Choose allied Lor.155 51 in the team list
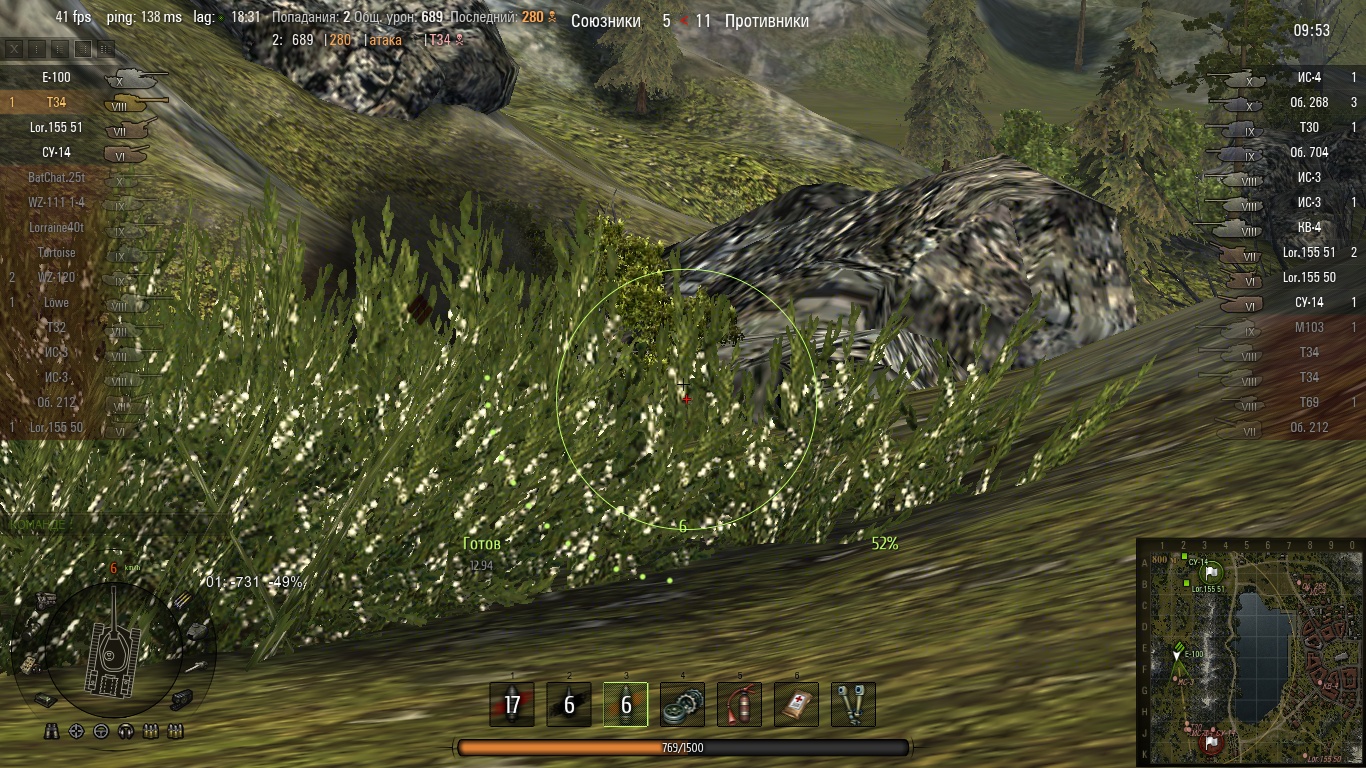 point(56,128)
